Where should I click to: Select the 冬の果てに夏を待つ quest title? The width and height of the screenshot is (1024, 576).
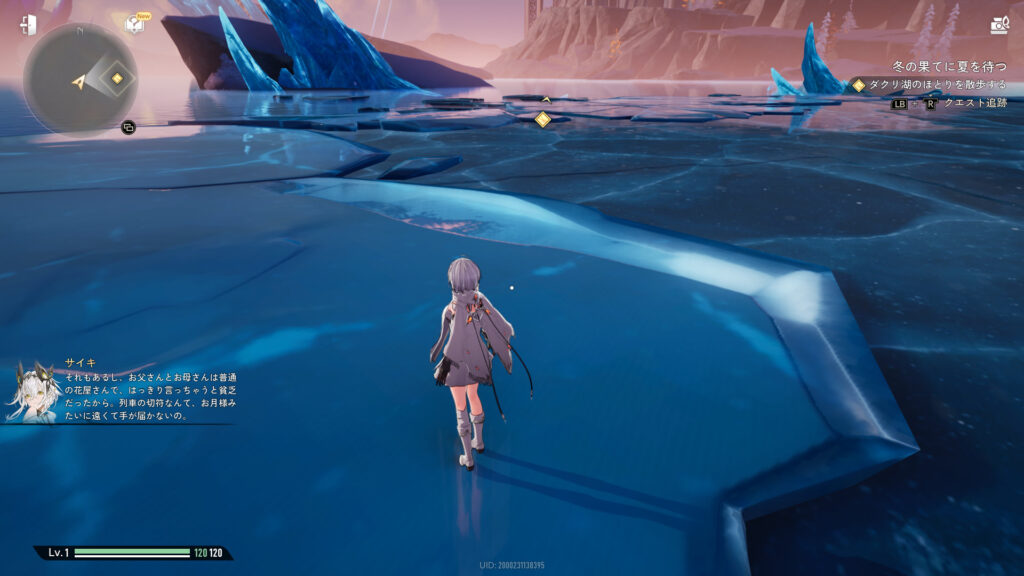click(x=950, y=66)
